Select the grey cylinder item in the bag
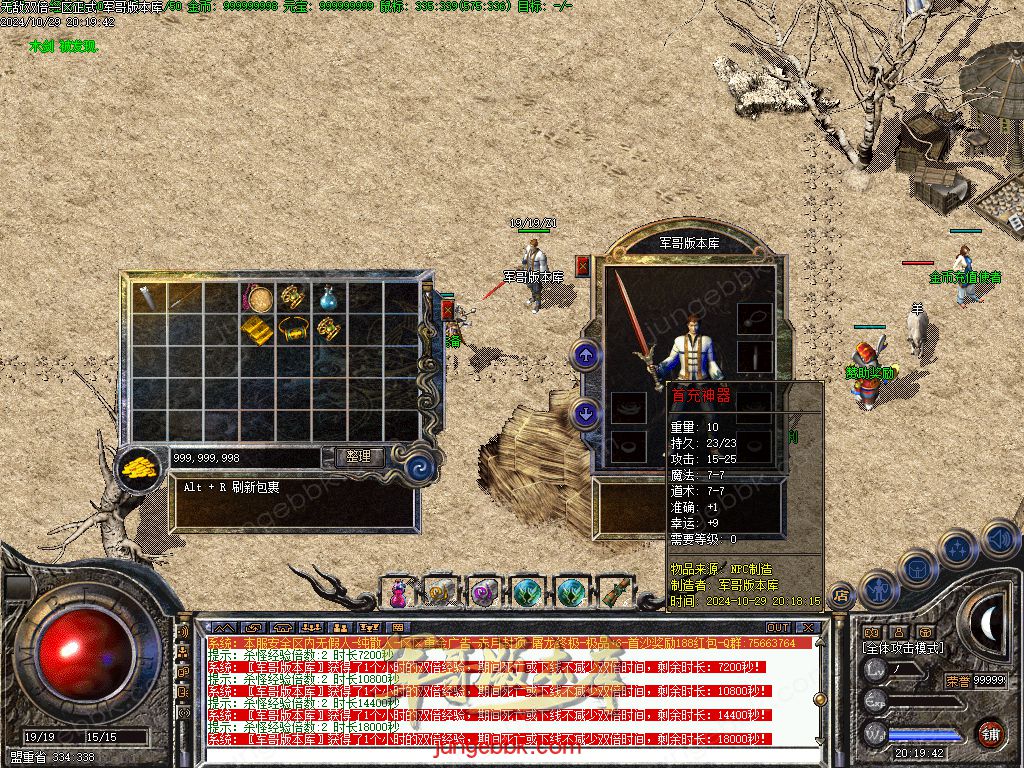 click(150, 296)
